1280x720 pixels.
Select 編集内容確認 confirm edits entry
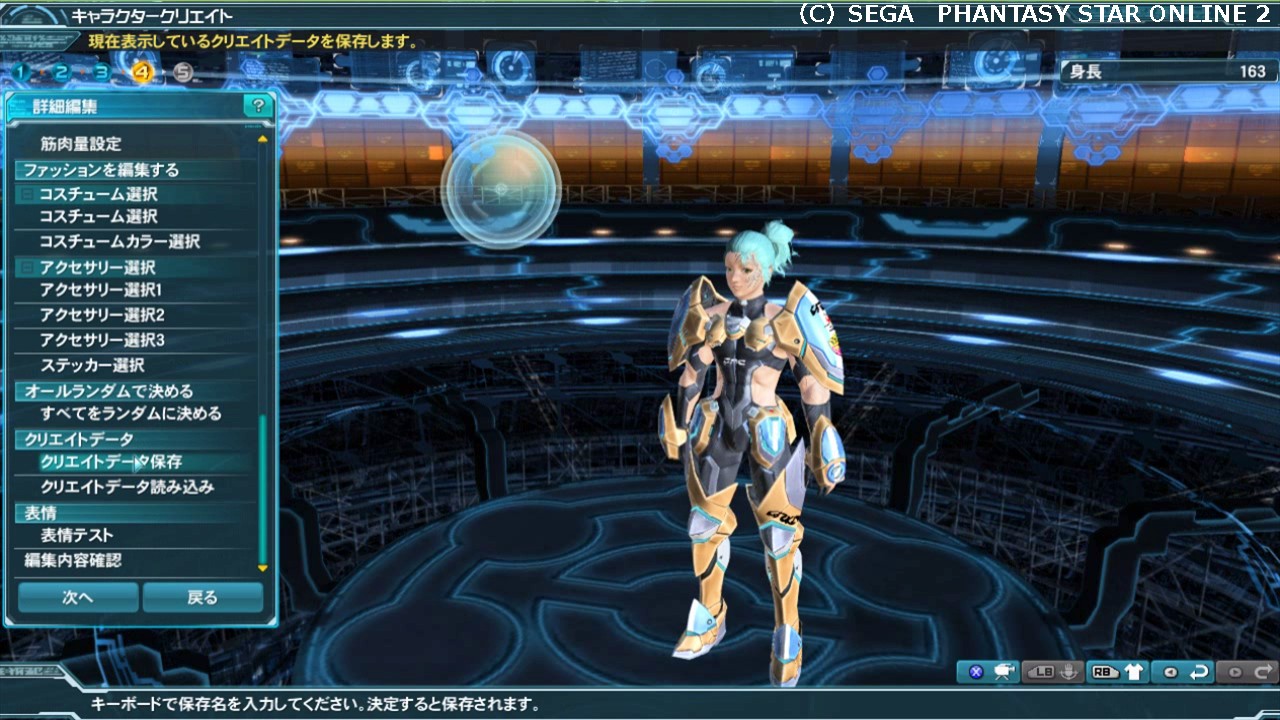(x=73, y=560)
